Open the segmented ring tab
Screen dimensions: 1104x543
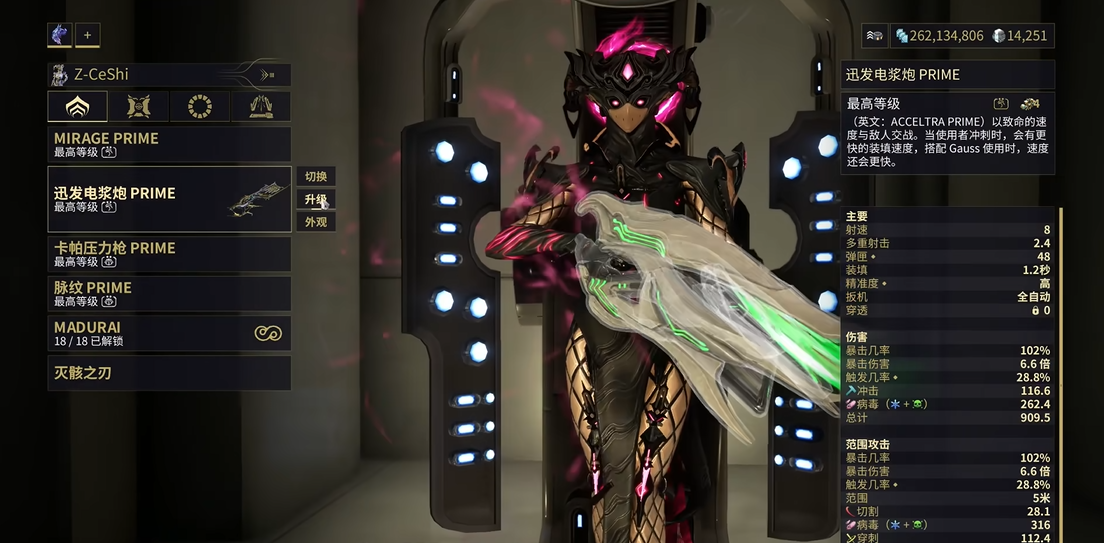(199, 107)
